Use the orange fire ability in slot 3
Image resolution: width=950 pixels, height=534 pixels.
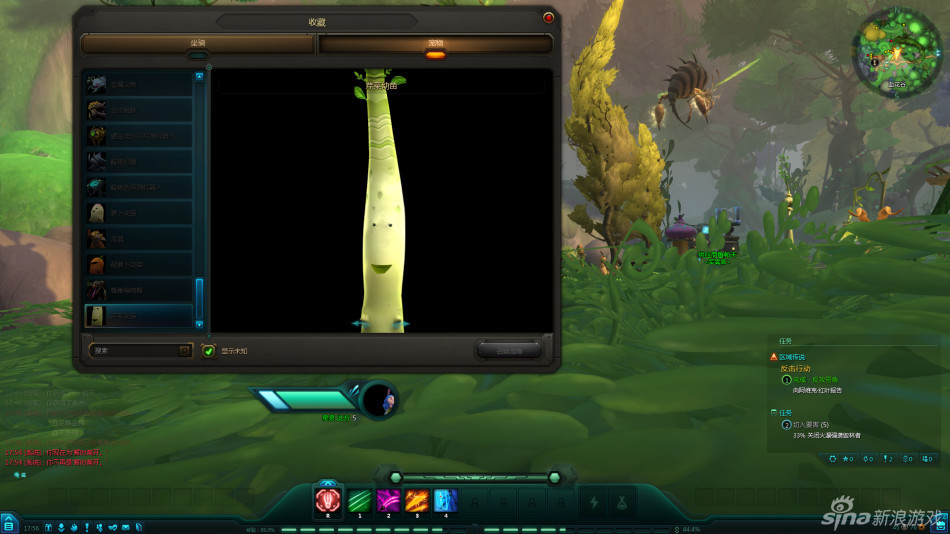(x=416, y=501)
